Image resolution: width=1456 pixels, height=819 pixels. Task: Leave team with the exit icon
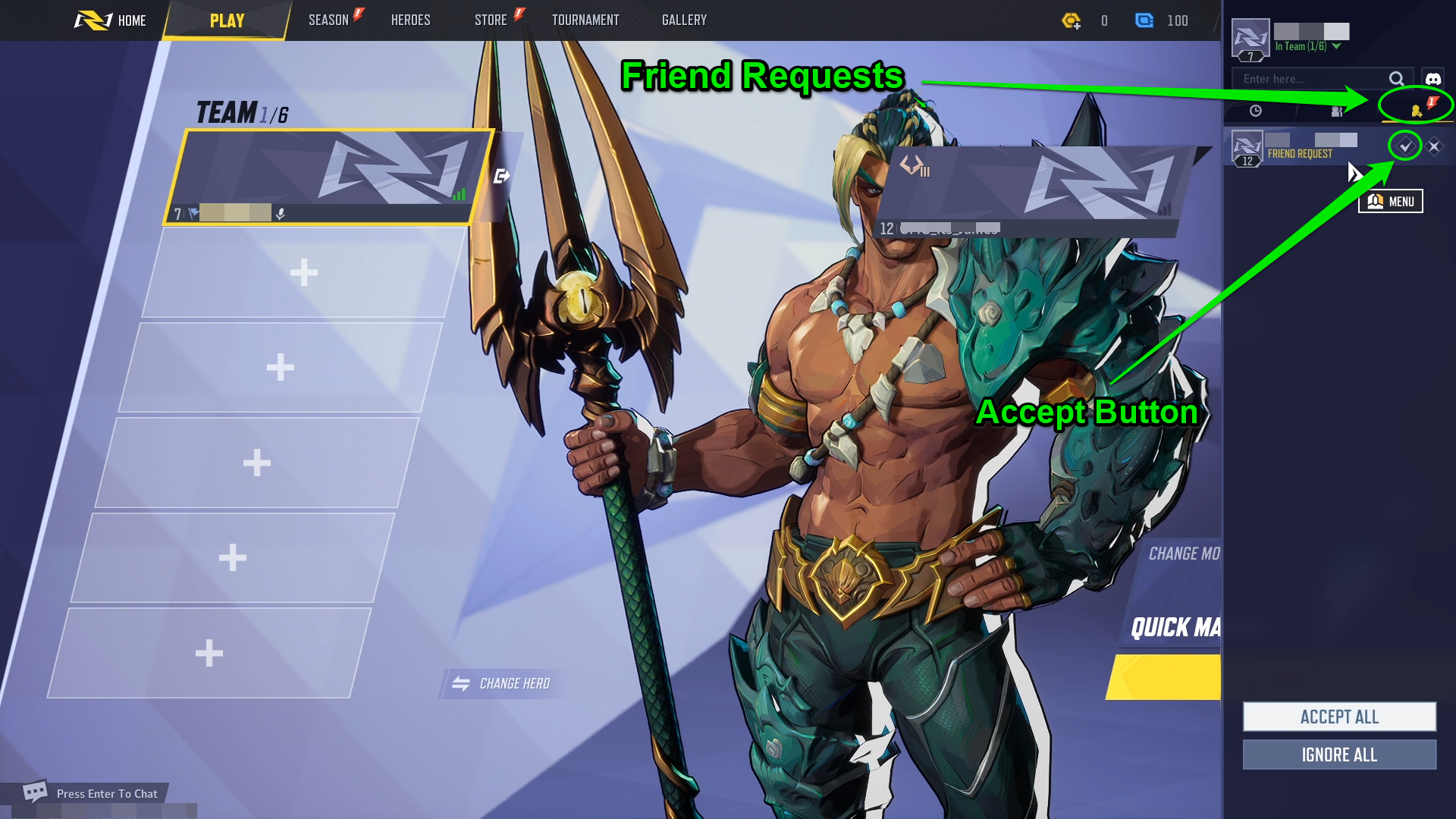point(501,177)
